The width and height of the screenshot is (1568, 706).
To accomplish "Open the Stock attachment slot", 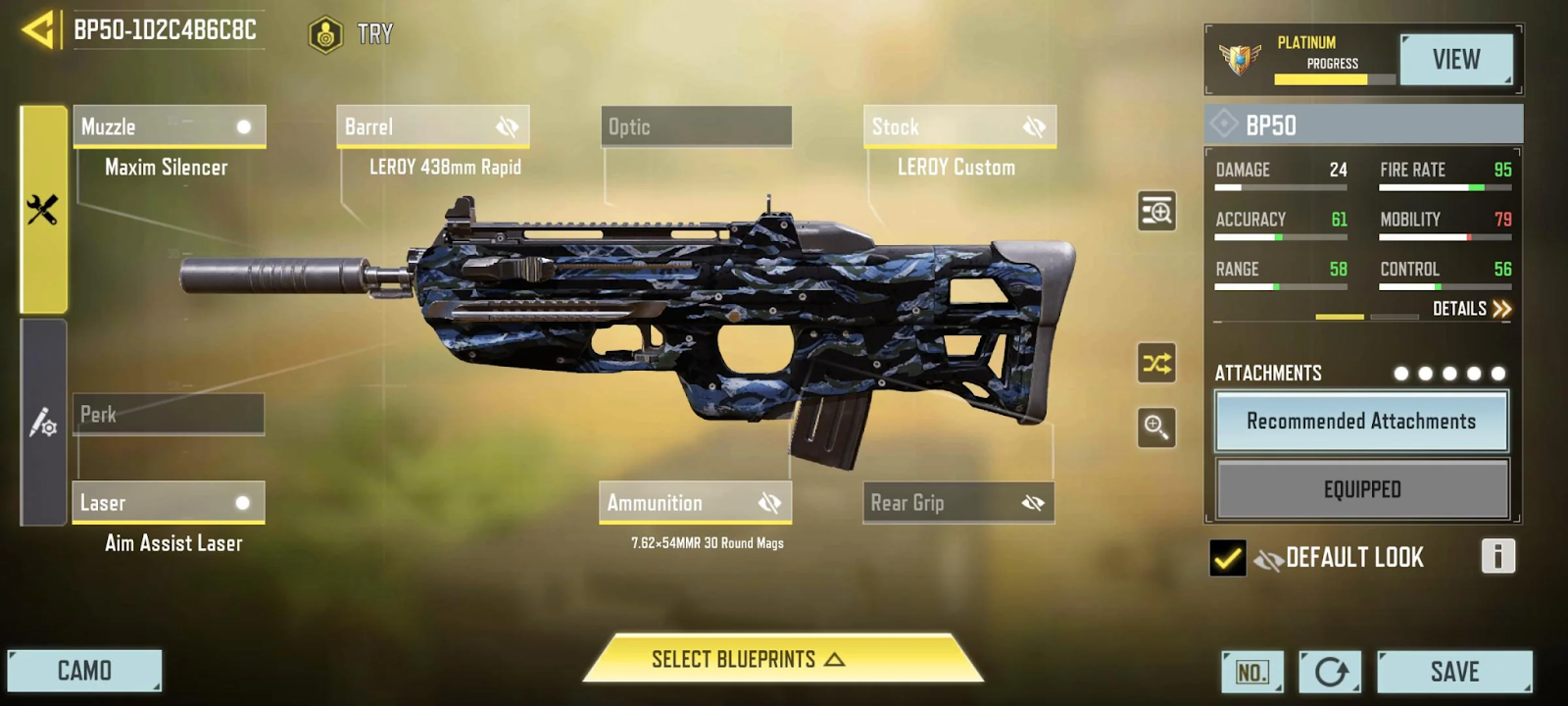I will click(x=959, y=126).
